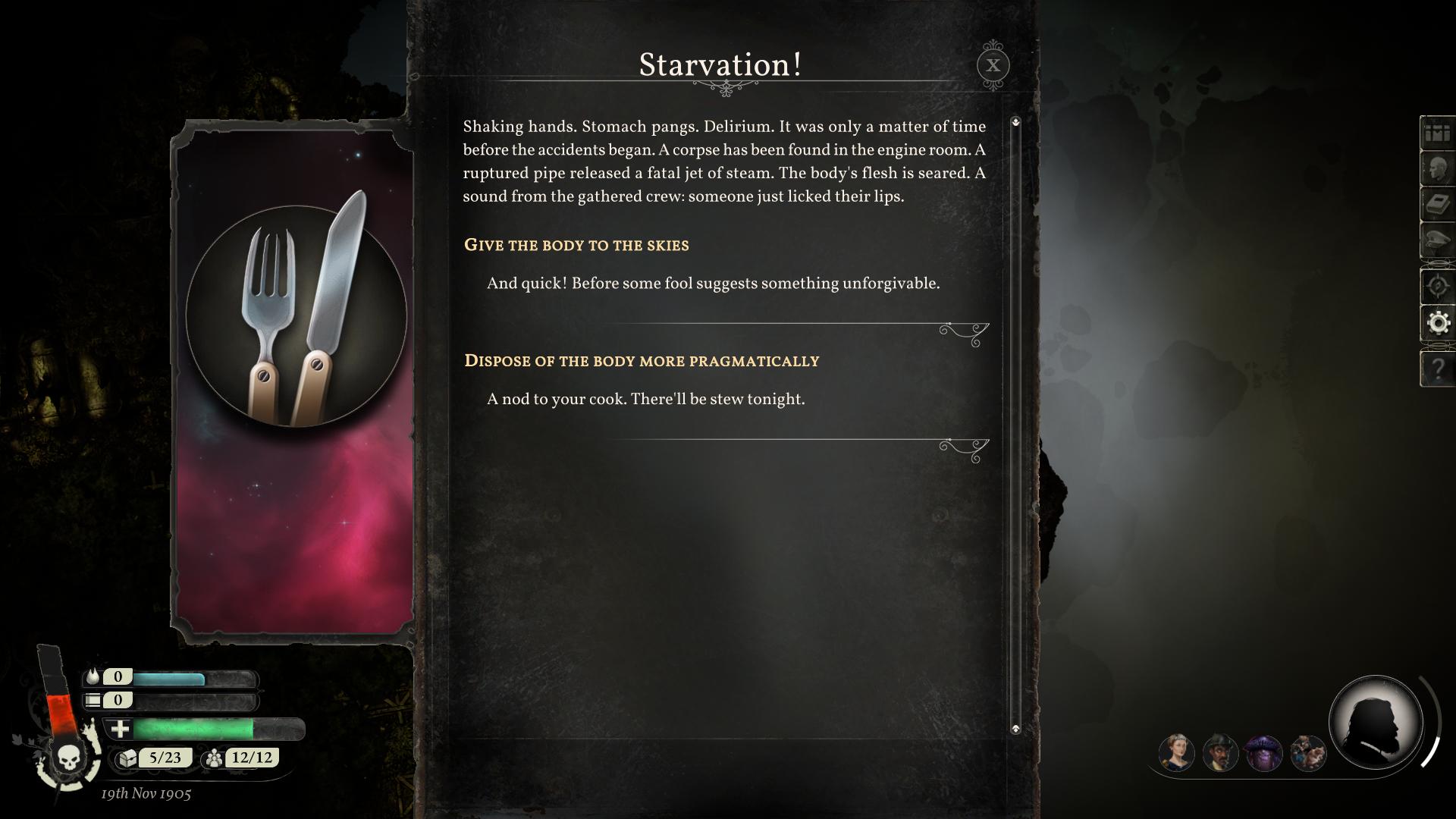1456x819 pixels.
Task: Choose "Give the body to the skies"
Action: click(576, 245)
